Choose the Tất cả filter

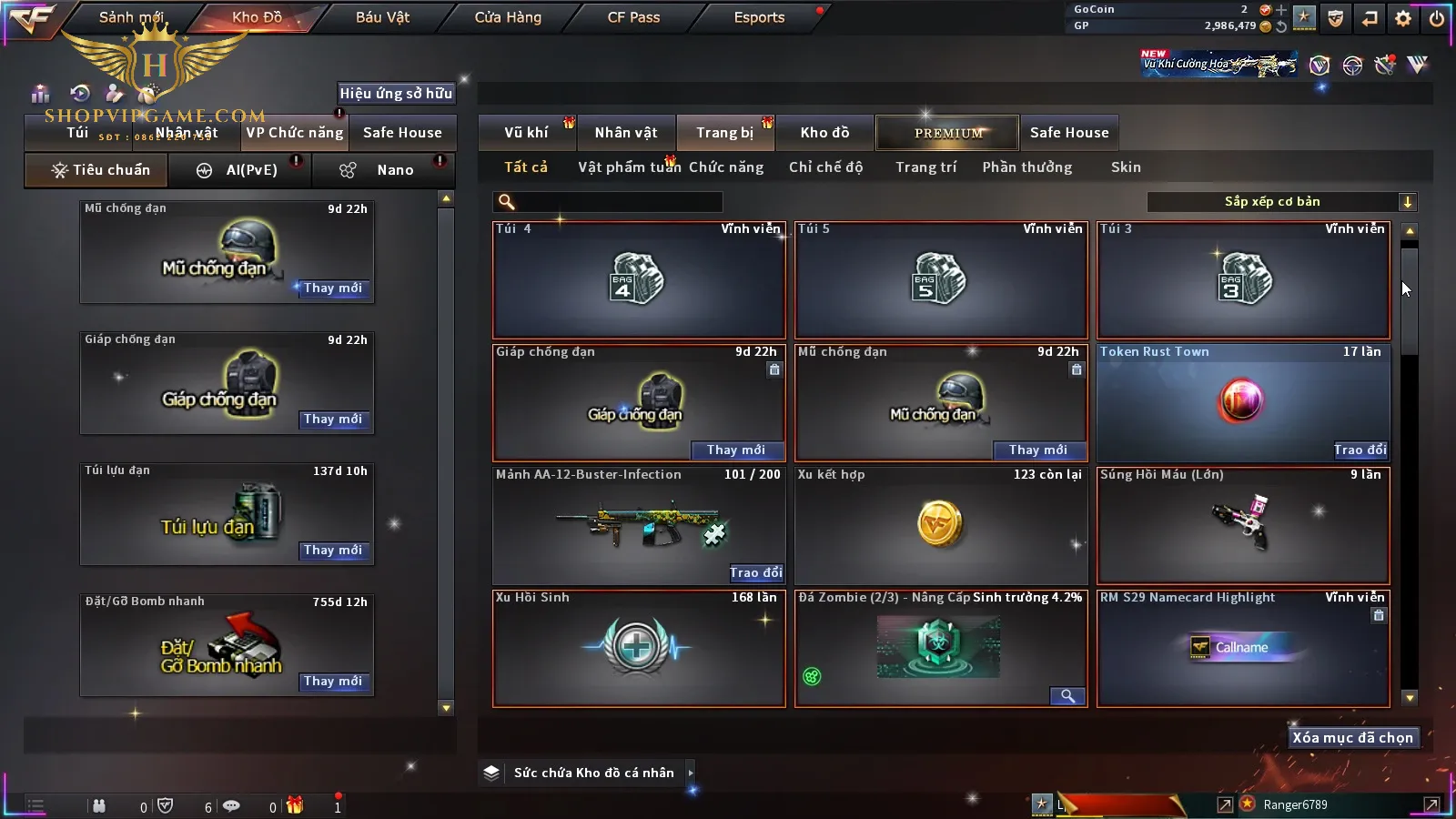click(526, 167)
